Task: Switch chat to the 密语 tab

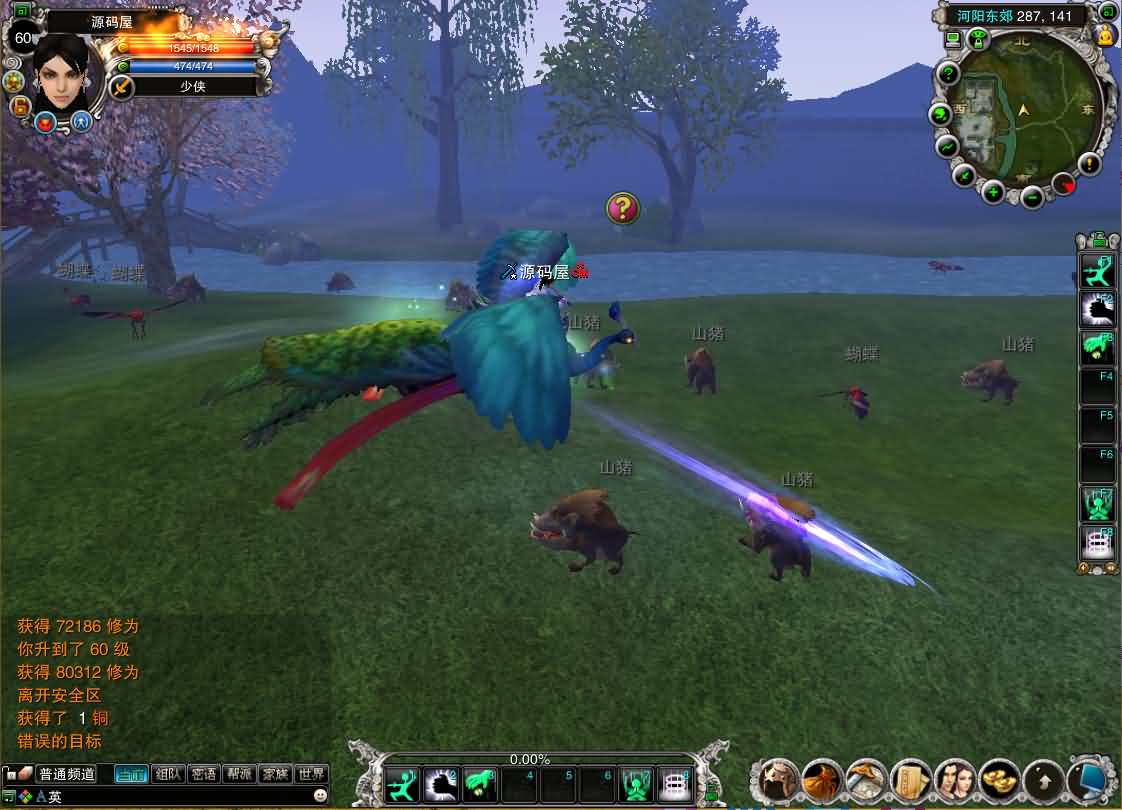Action: 204,774
